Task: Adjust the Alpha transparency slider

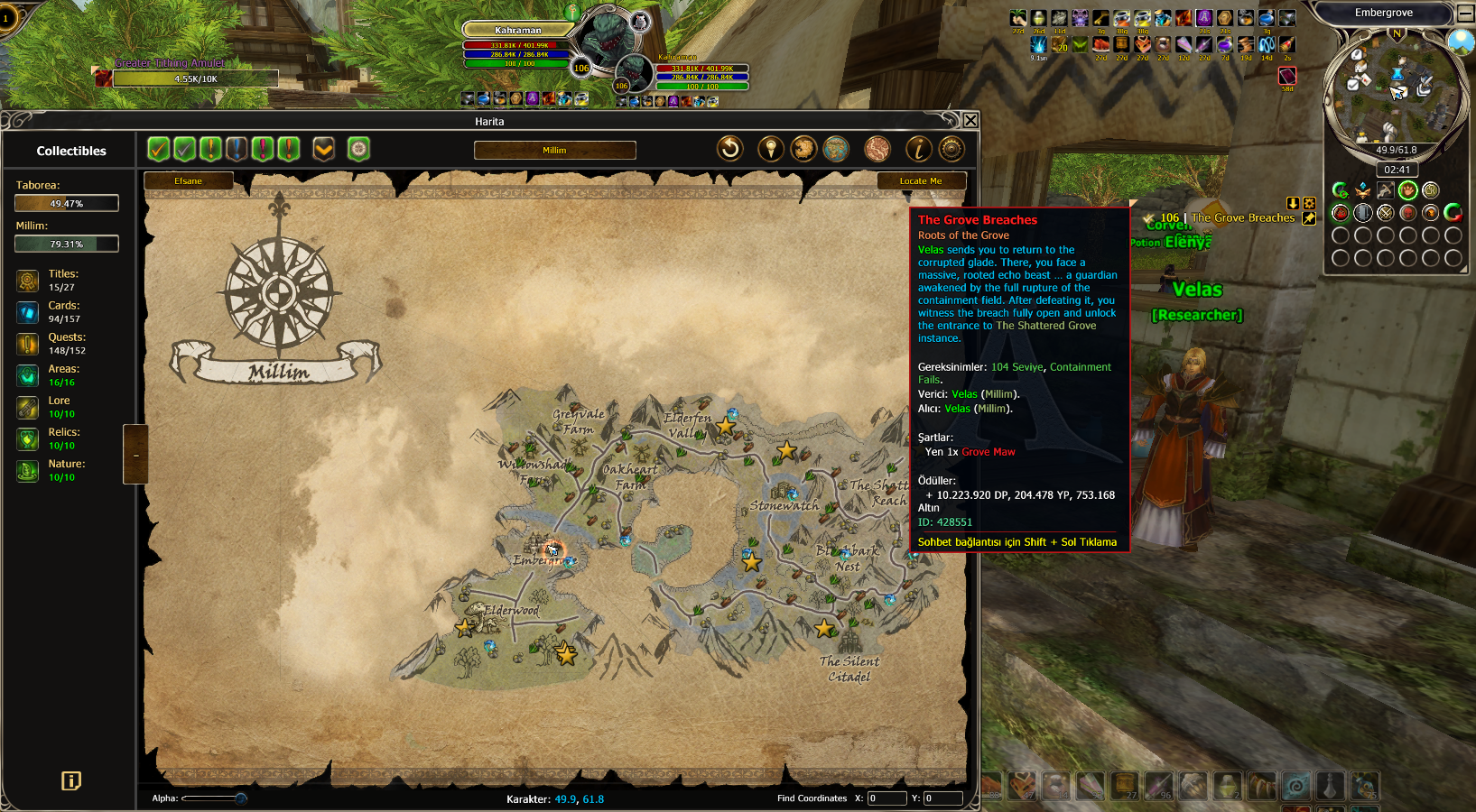Action: 240,798
